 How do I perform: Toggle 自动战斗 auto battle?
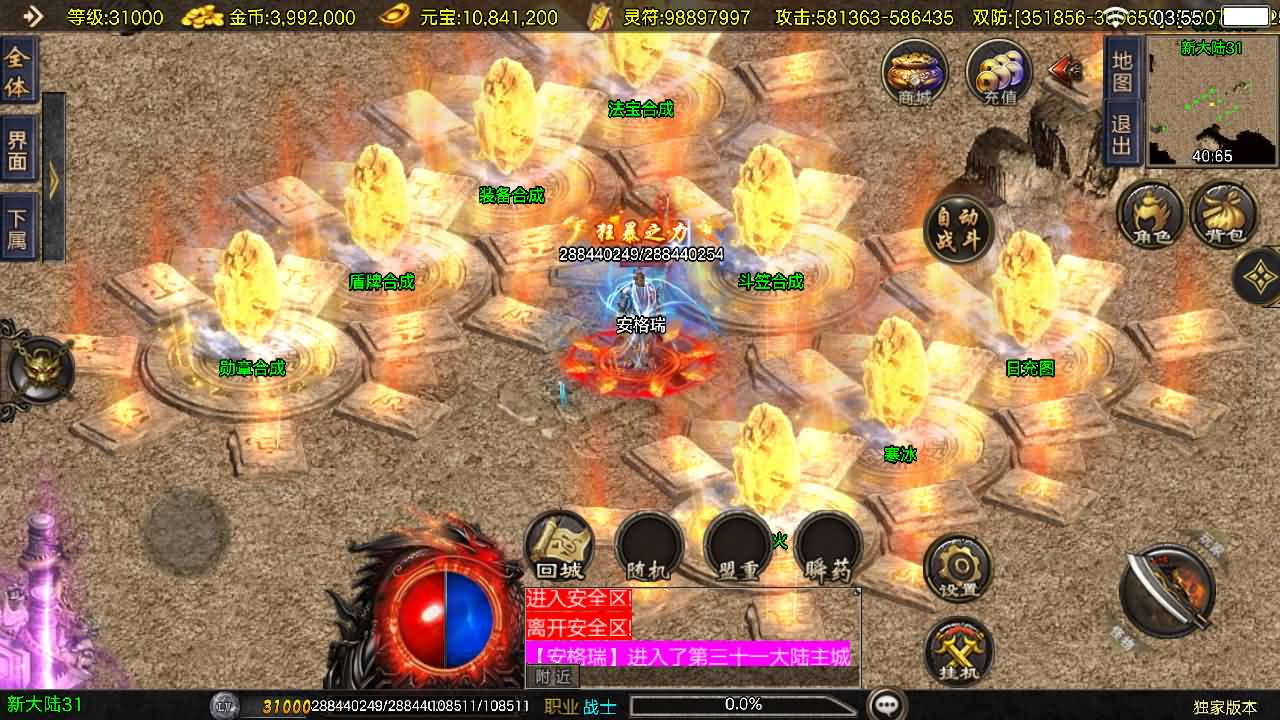pos(957,229)
